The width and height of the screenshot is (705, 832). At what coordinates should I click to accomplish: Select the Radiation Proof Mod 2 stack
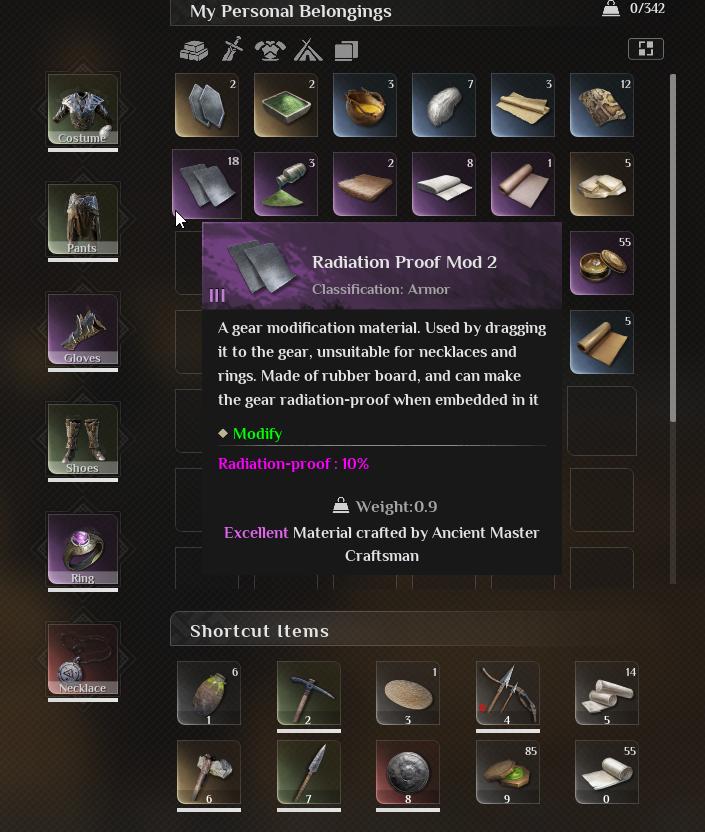207,184
